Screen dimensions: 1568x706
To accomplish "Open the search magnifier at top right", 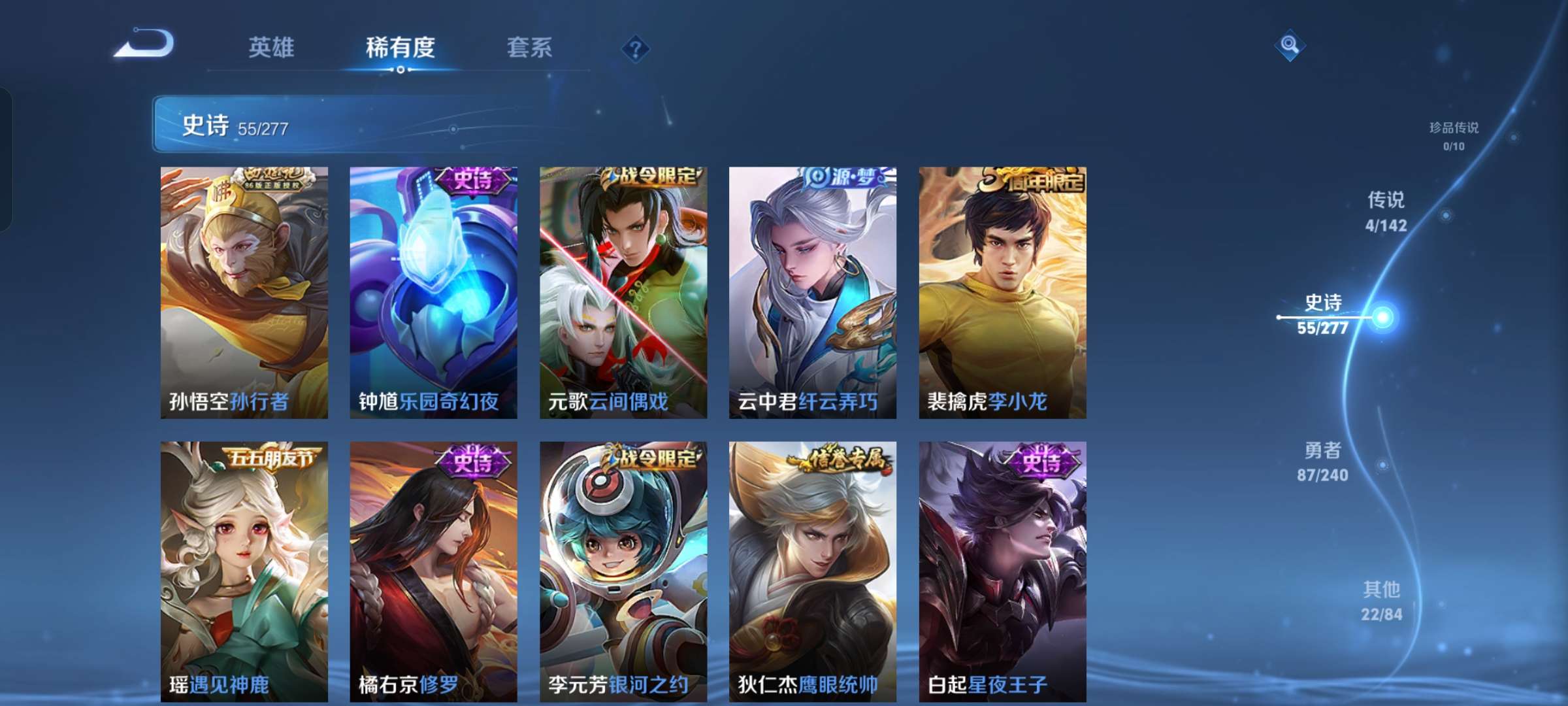I will pyautogui.click(x=1288, y=46).
